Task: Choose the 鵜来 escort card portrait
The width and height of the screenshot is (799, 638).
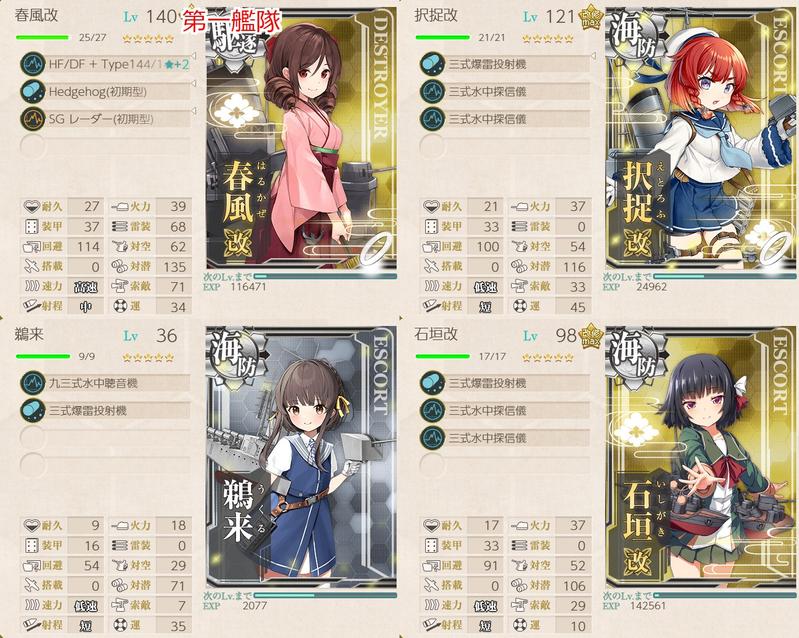Action: click(x=300, y=460)
